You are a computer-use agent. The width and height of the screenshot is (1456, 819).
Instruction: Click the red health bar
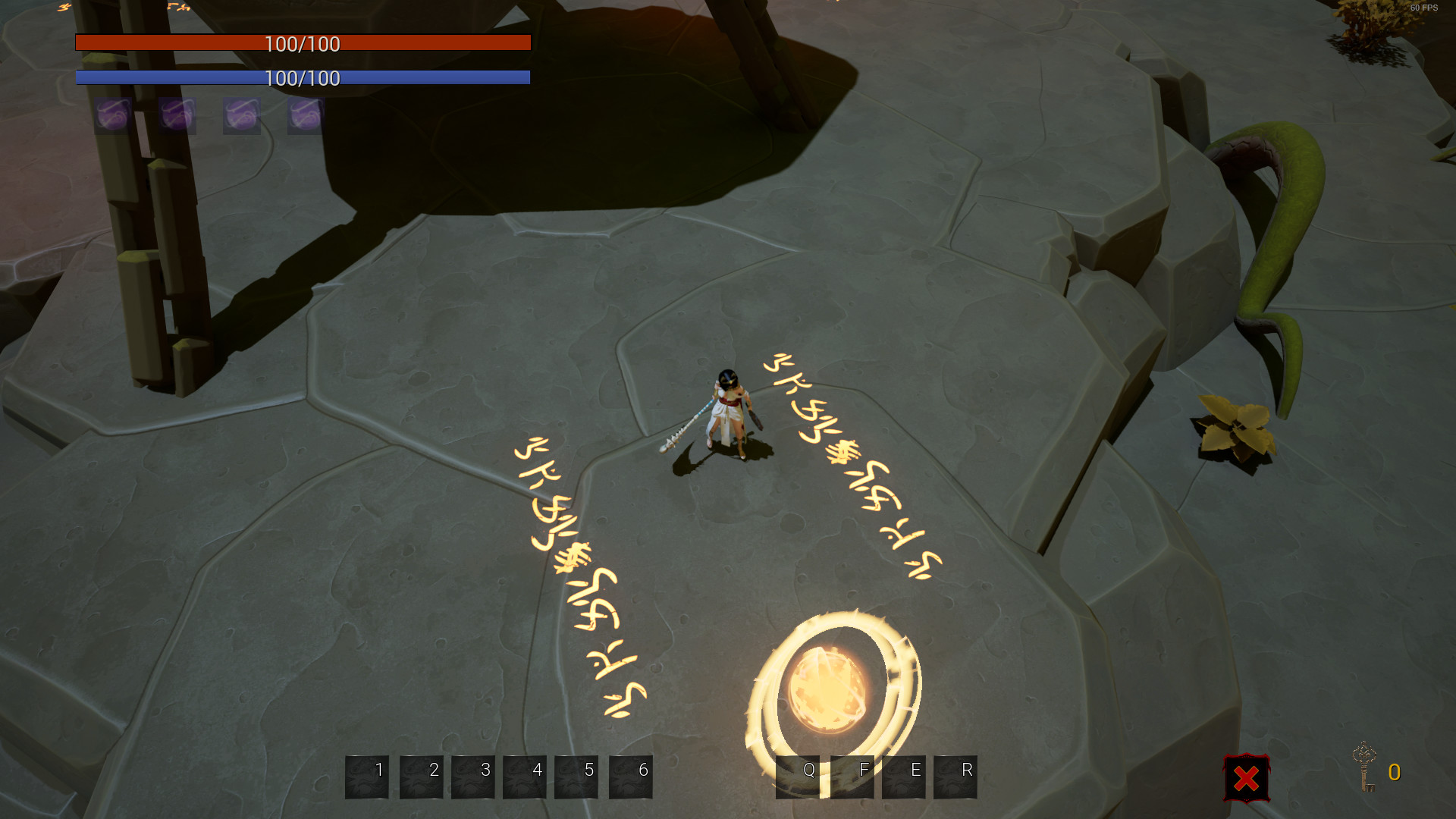303,43
